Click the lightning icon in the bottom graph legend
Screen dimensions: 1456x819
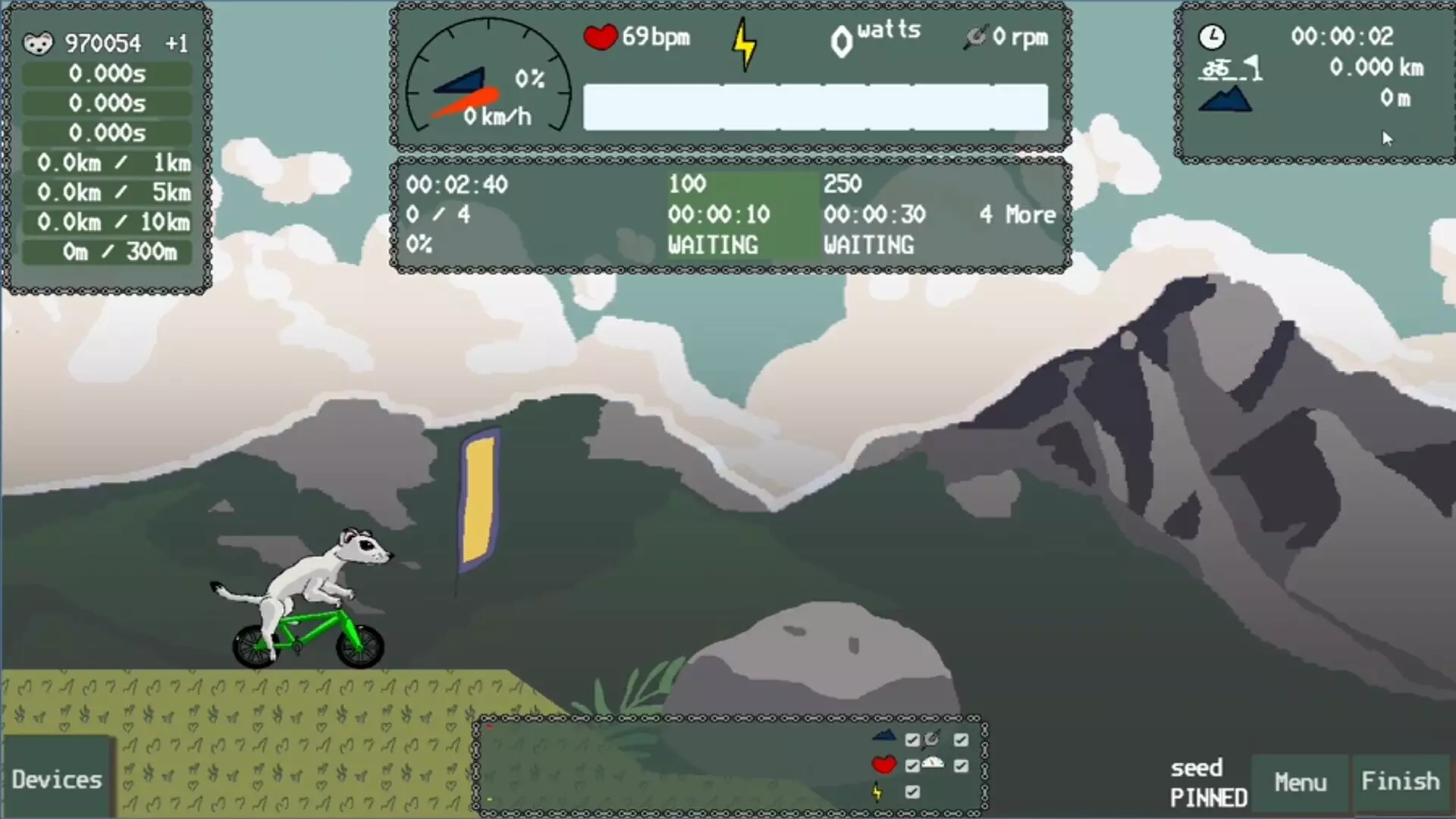click(x=877, y=792)
